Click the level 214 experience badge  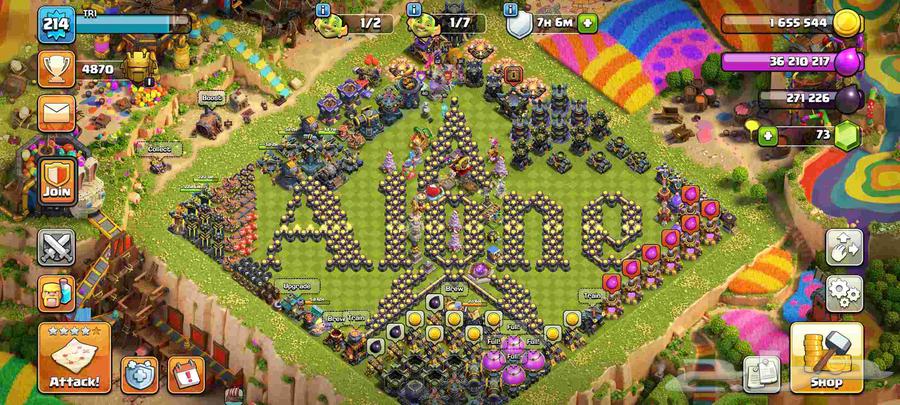point(56,25)
